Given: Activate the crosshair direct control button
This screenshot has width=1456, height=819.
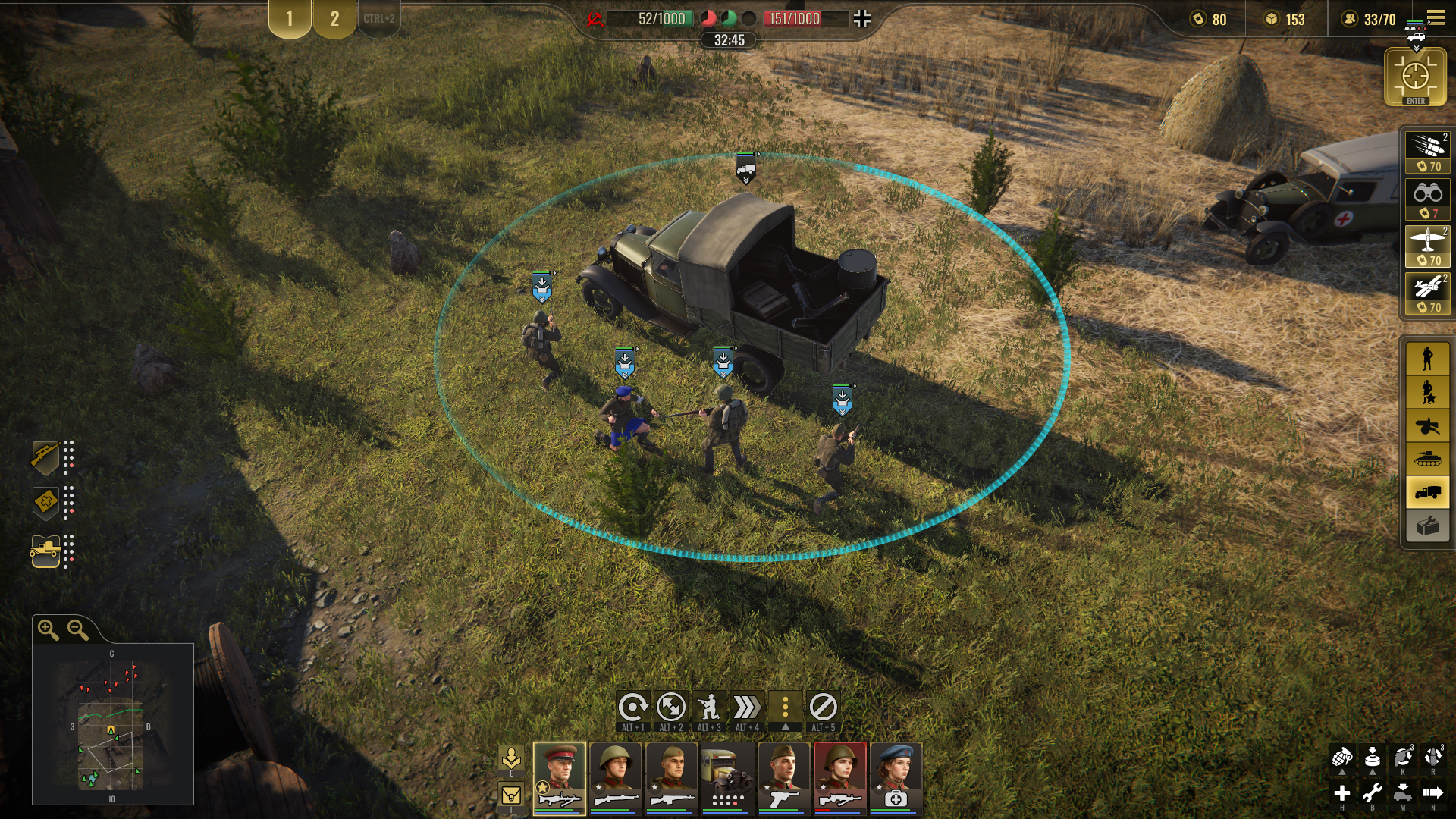Looking at the screenshot, I should [x=1415, y=77].
